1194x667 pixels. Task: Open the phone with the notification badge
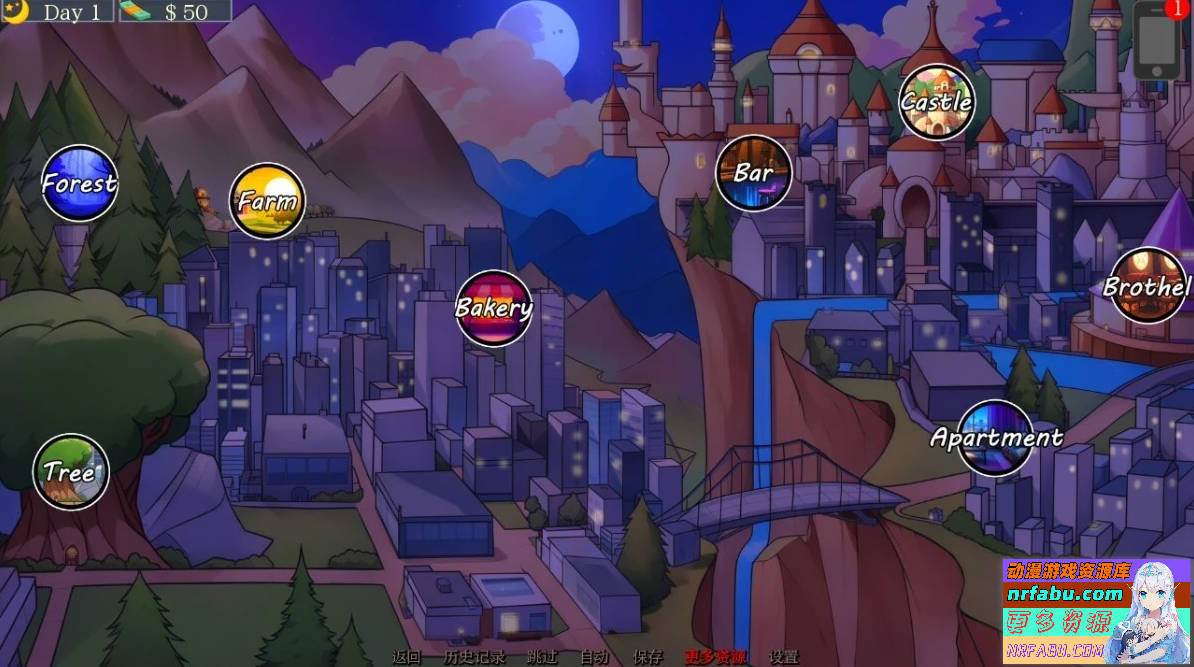pos(1157,41)
